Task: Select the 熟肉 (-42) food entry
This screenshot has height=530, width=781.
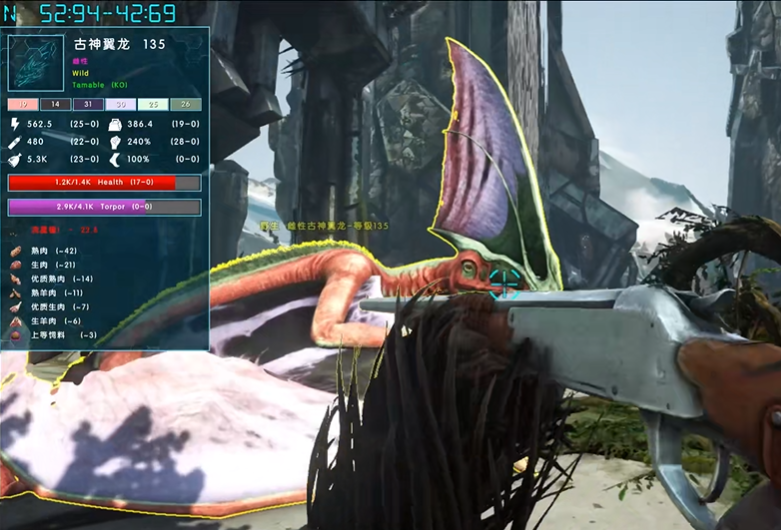Action: pos(48,251)
